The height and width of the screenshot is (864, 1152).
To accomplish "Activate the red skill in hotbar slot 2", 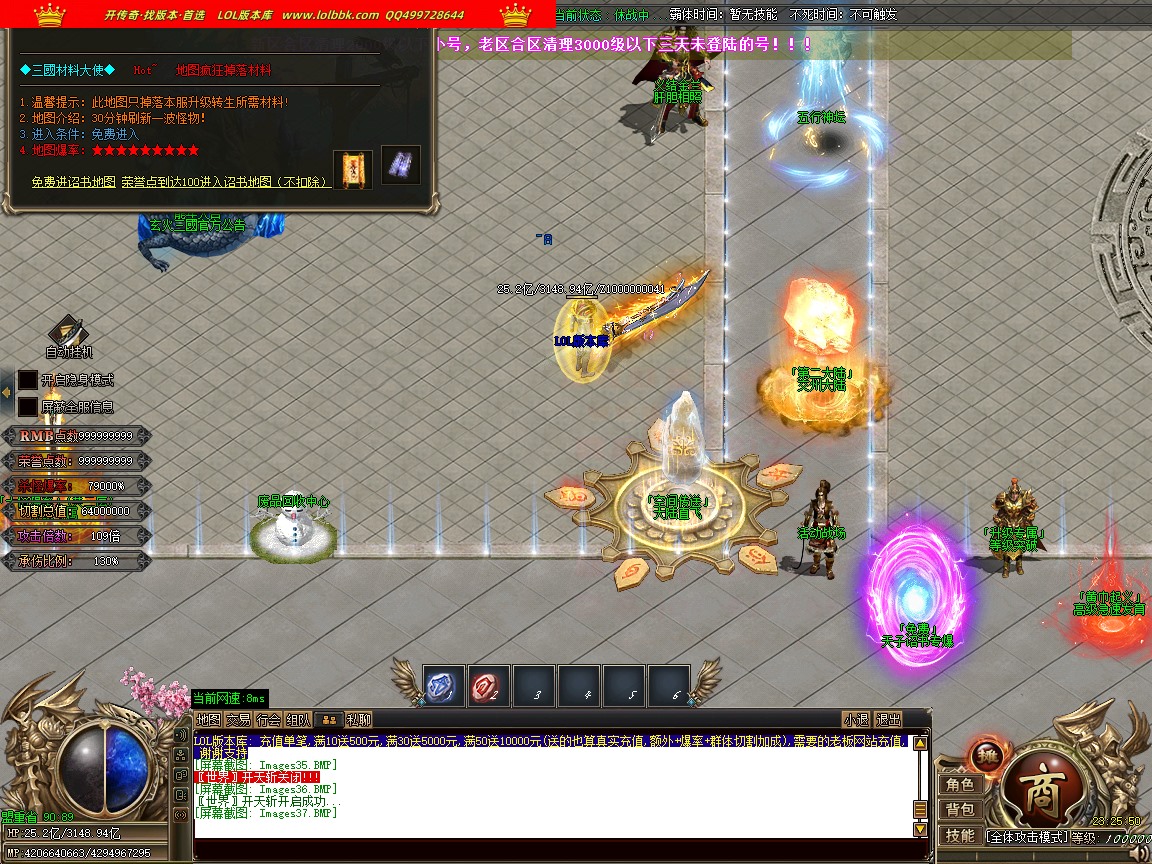I will coord(489,686).
